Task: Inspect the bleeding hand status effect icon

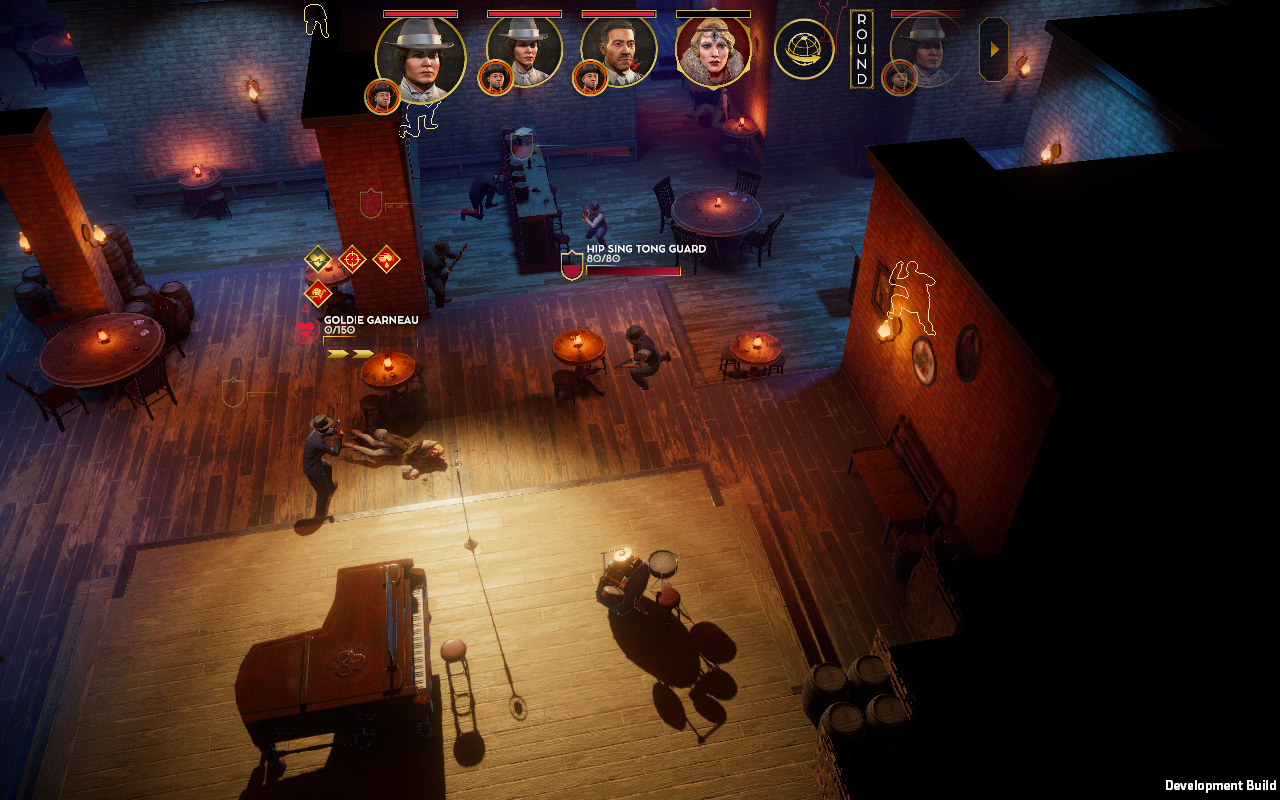Action: (x=386, y=259)
